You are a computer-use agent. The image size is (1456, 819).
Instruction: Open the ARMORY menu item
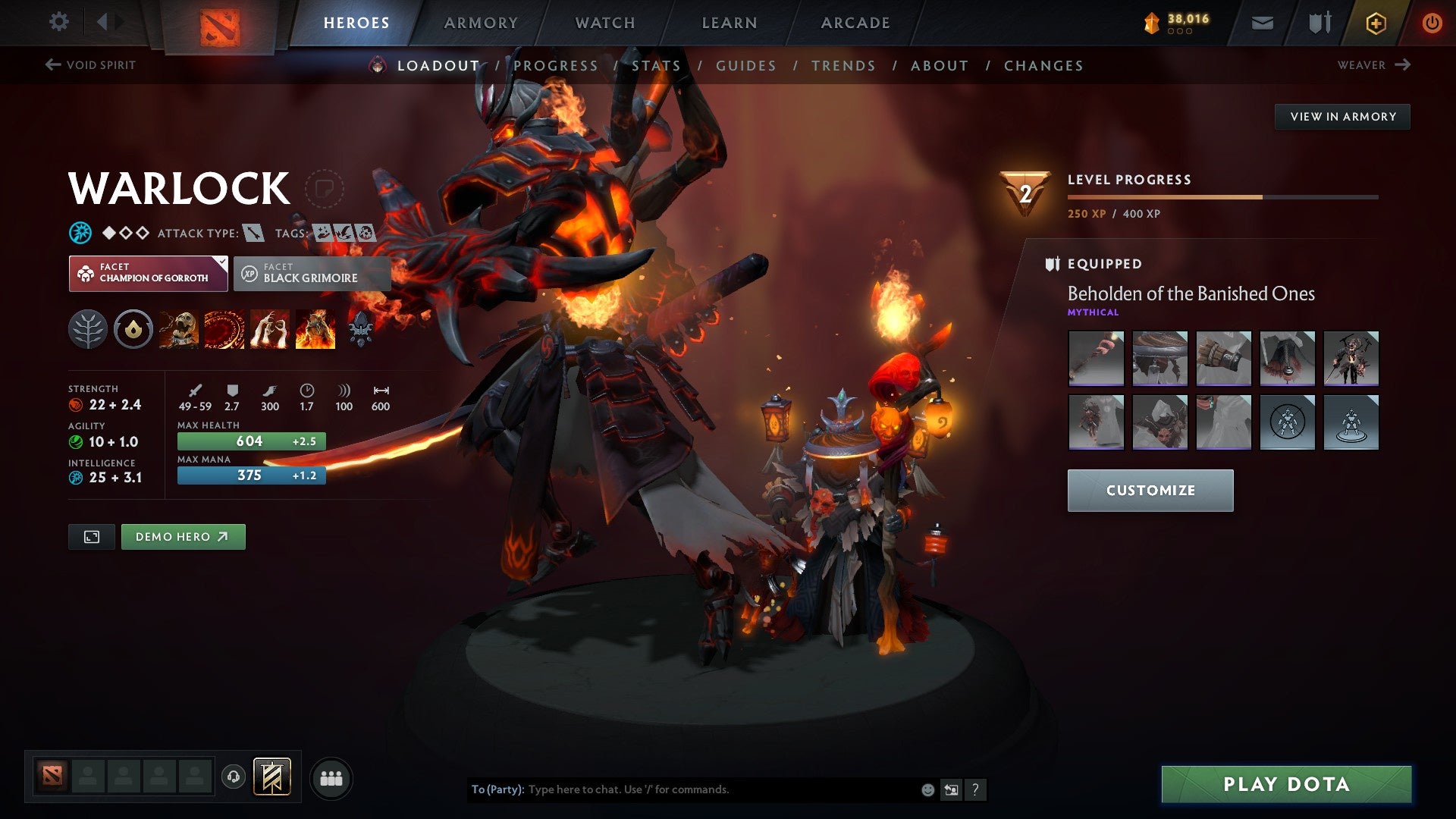tap(480, 23)
